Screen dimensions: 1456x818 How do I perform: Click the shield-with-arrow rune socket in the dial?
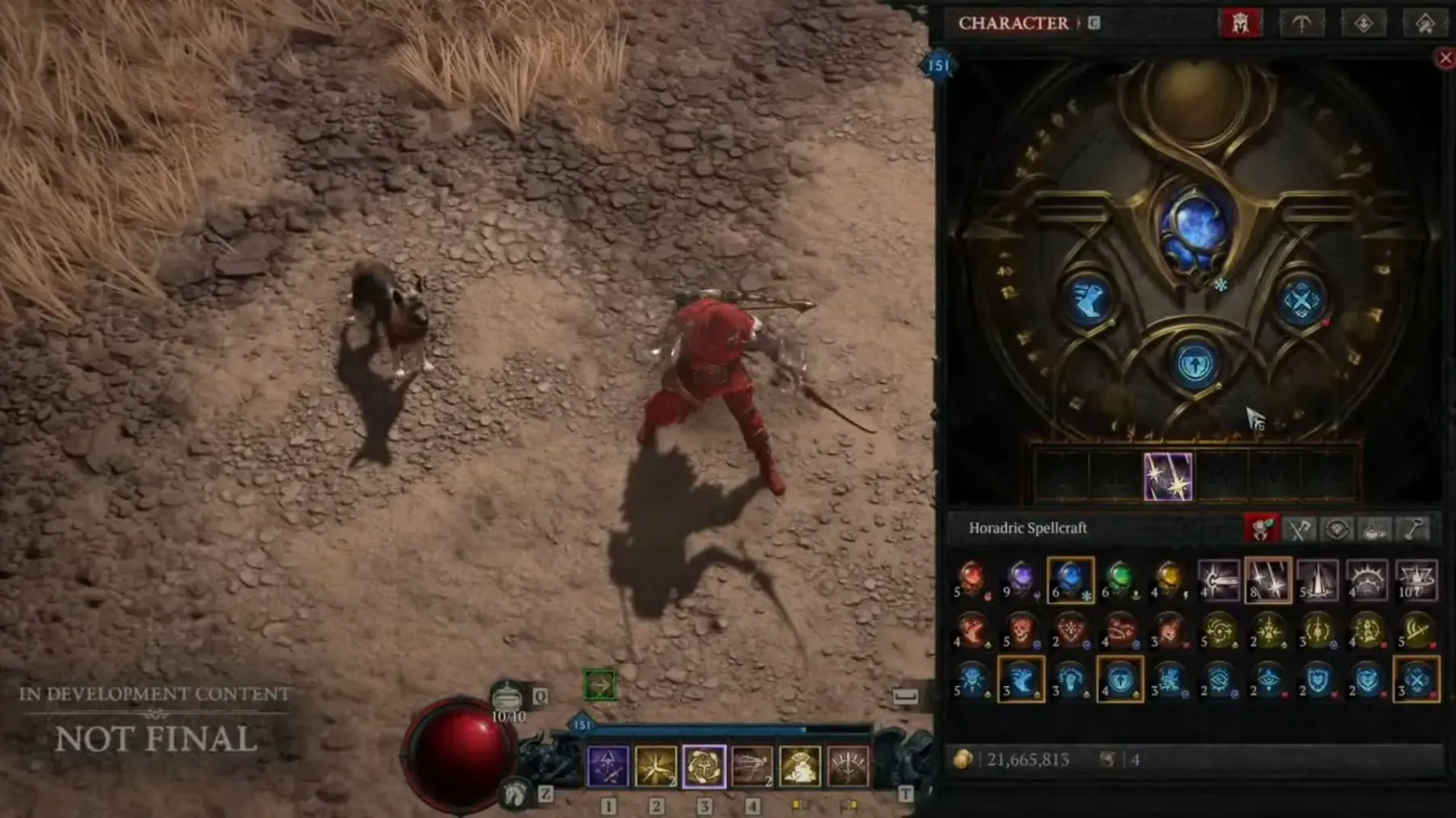click(1195, 365)
